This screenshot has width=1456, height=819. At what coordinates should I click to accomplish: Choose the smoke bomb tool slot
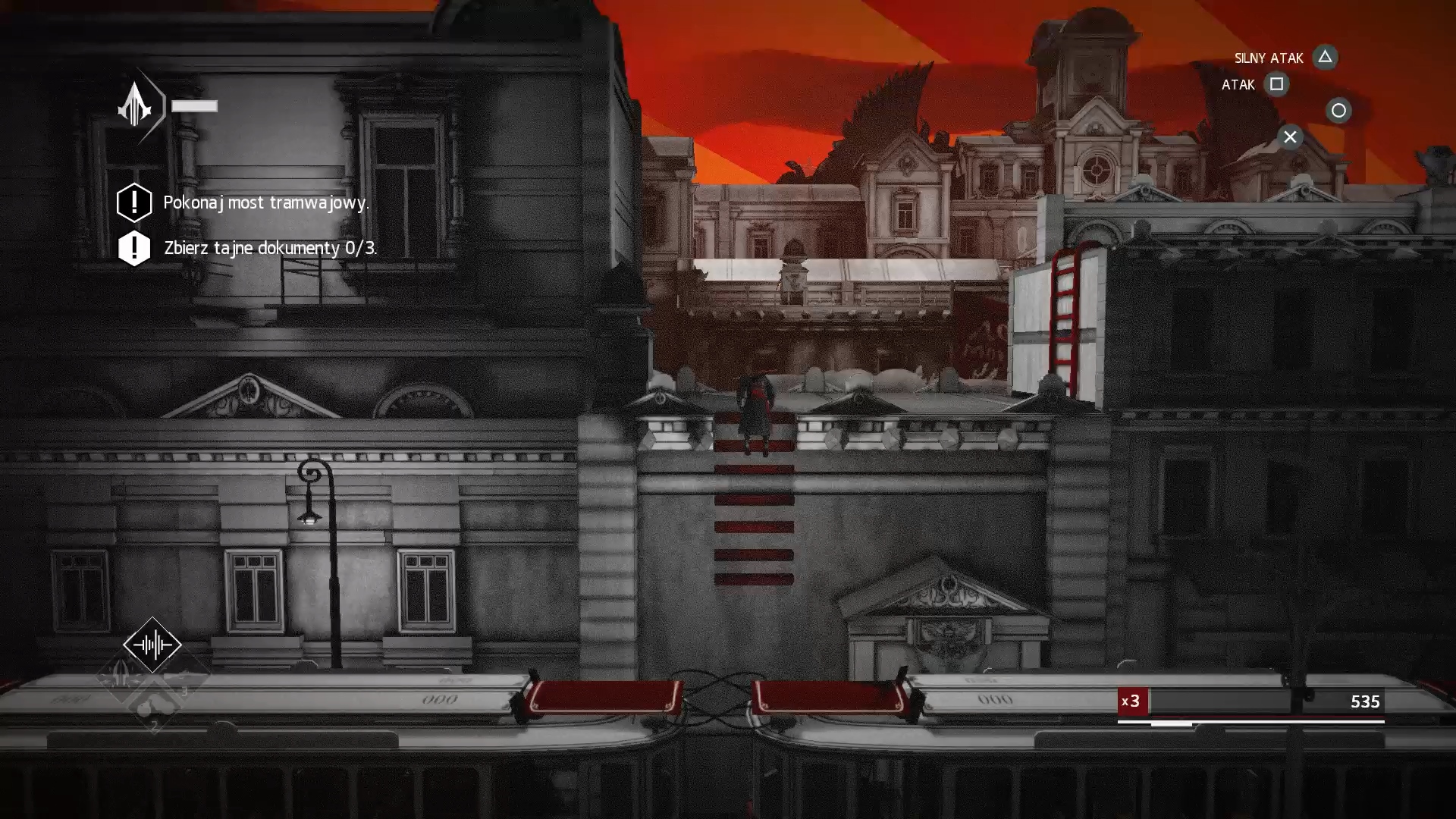pos(152,707)
